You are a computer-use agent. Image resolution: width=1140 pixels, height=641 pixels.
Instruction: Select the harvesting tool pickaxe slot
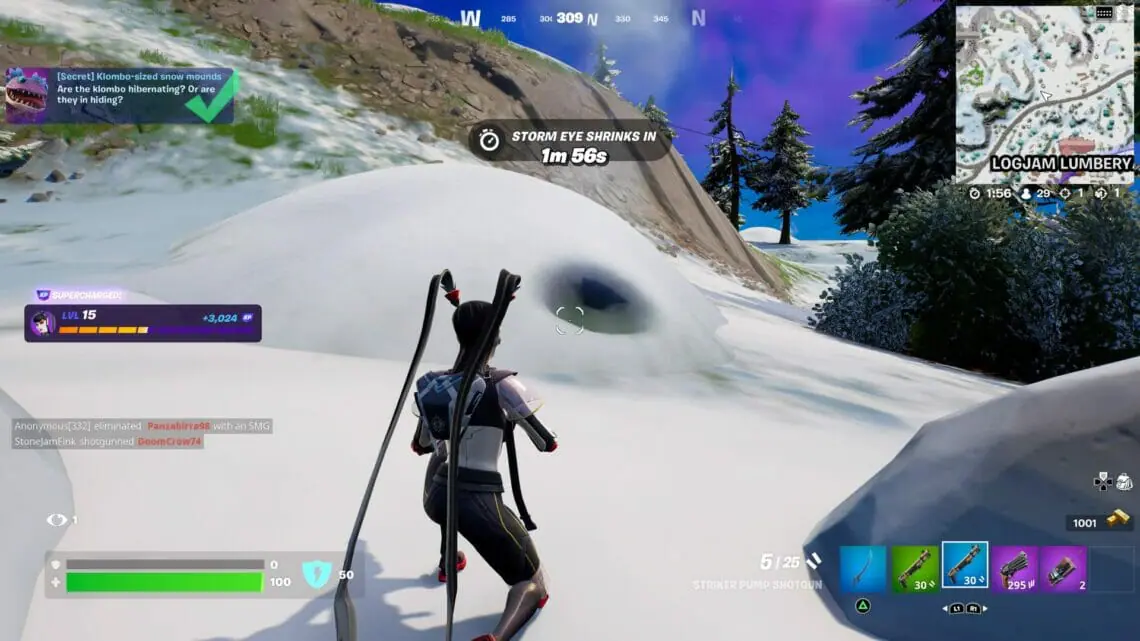pyautogui.click(x=862, y=569)
